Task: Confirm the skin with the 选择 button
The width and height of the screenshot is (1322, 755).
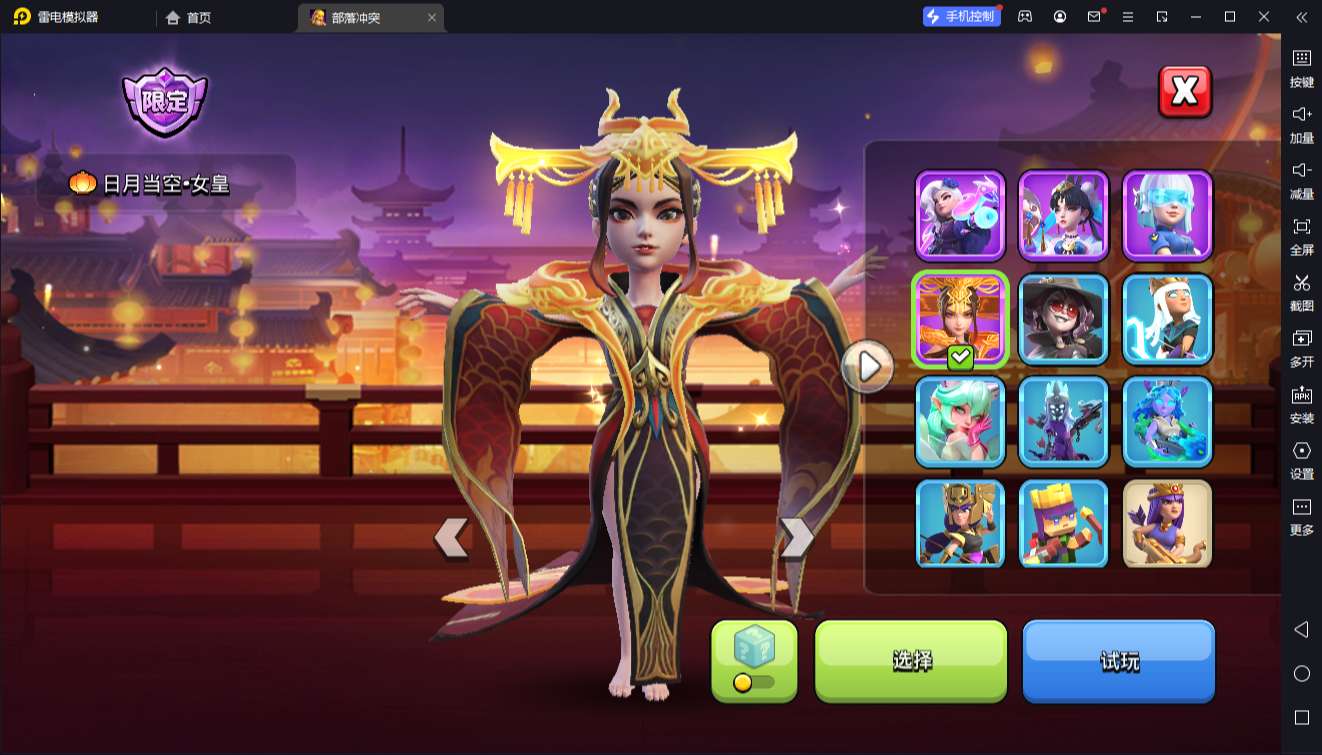Action: [x=911, y=660]
